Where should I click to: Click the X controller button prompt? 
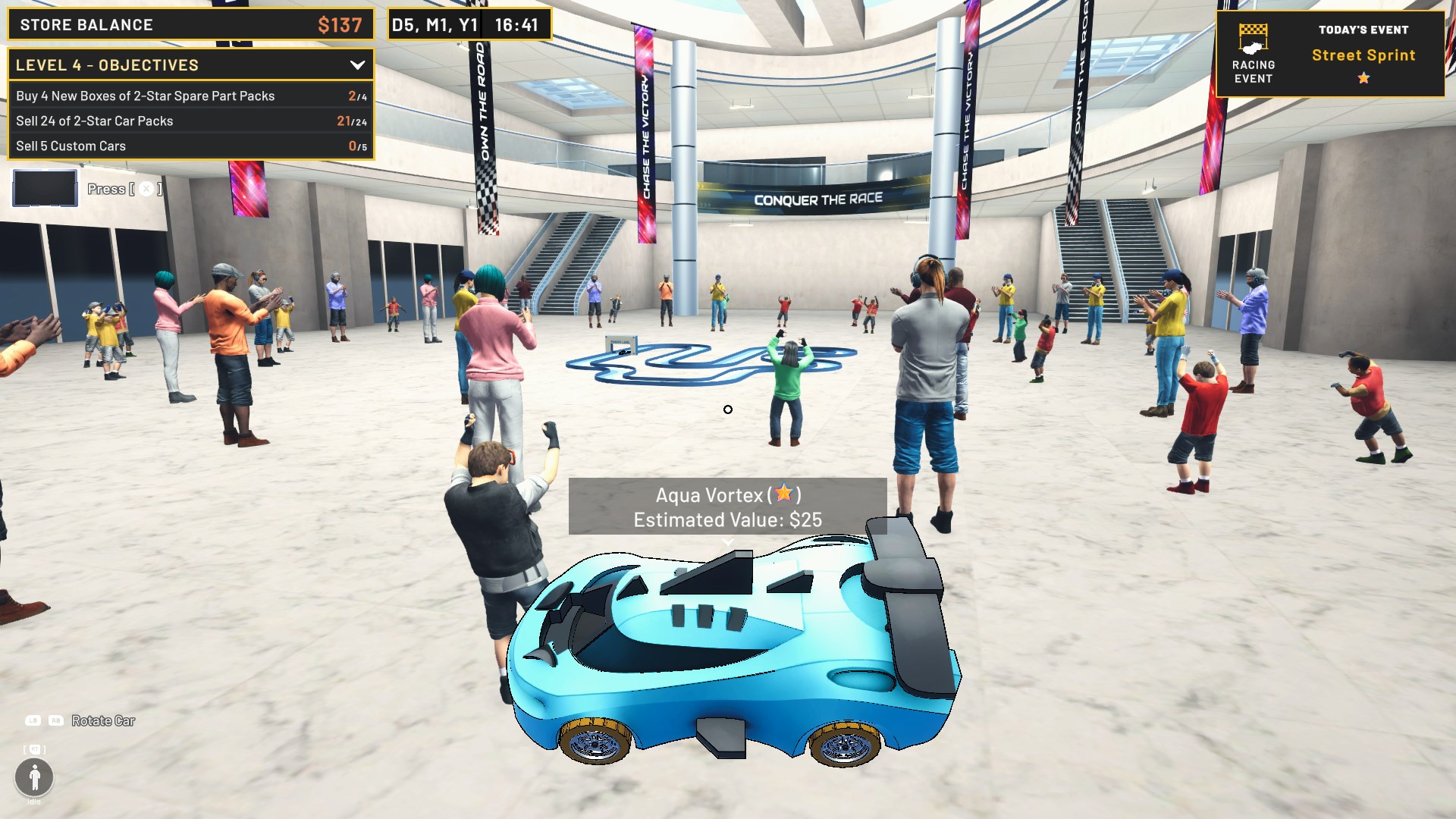146,189
